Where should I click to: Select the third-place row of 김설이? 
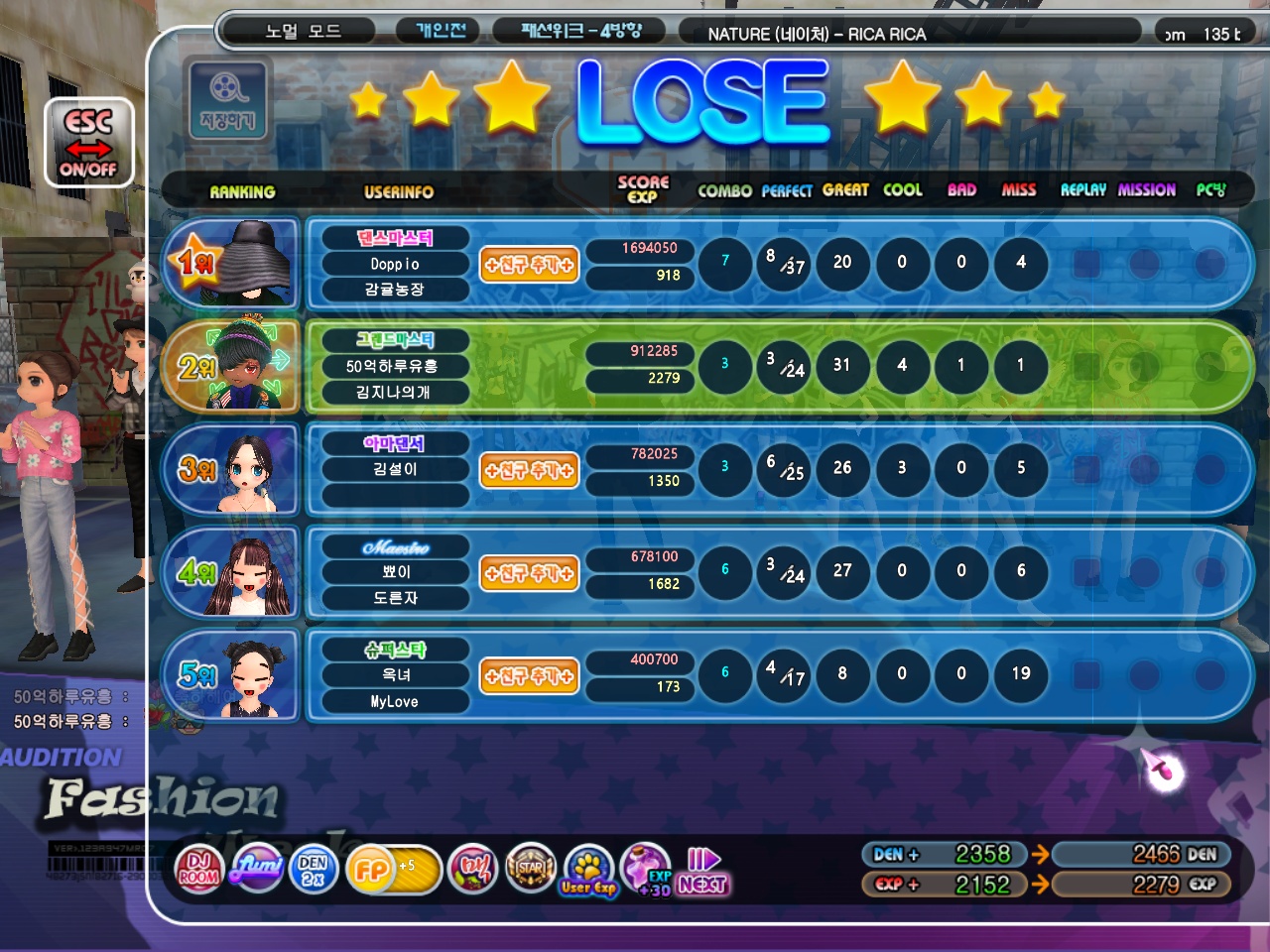coord(774,470)
